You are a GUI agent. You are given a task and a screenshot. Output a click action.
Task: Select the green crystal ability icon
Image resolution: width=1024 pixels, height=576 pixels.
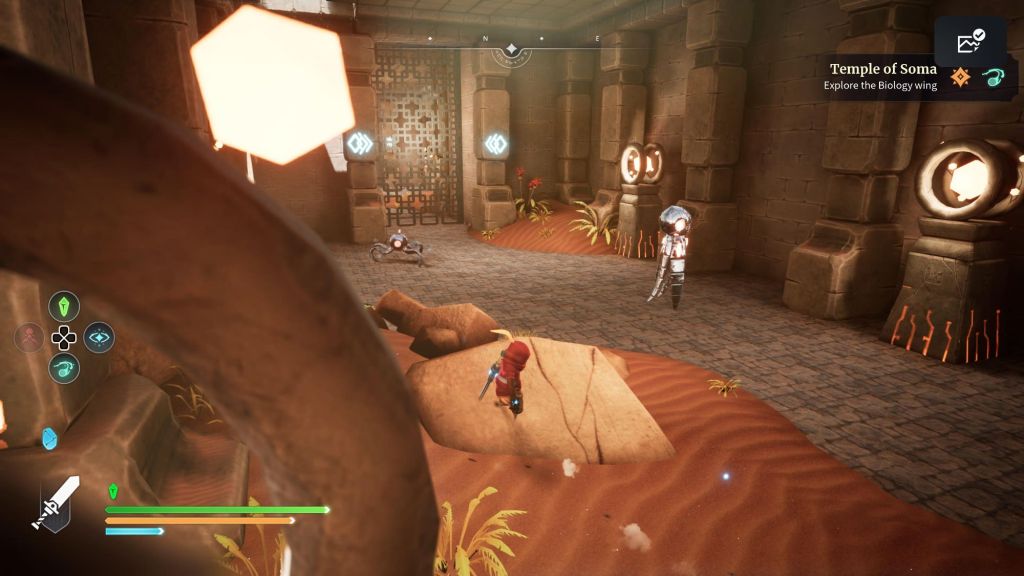(64, 306)
